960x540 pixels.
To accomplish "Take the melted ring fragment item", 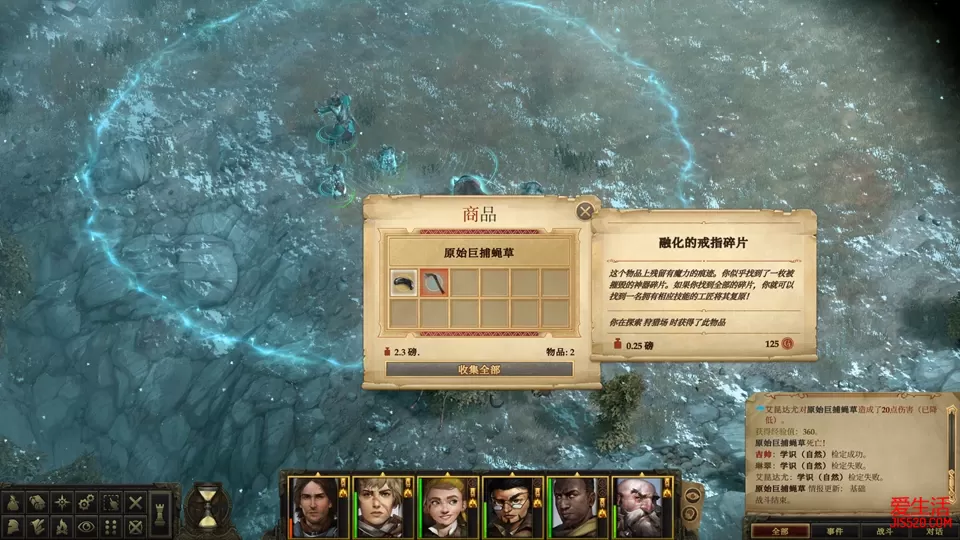I will [435, 283].
